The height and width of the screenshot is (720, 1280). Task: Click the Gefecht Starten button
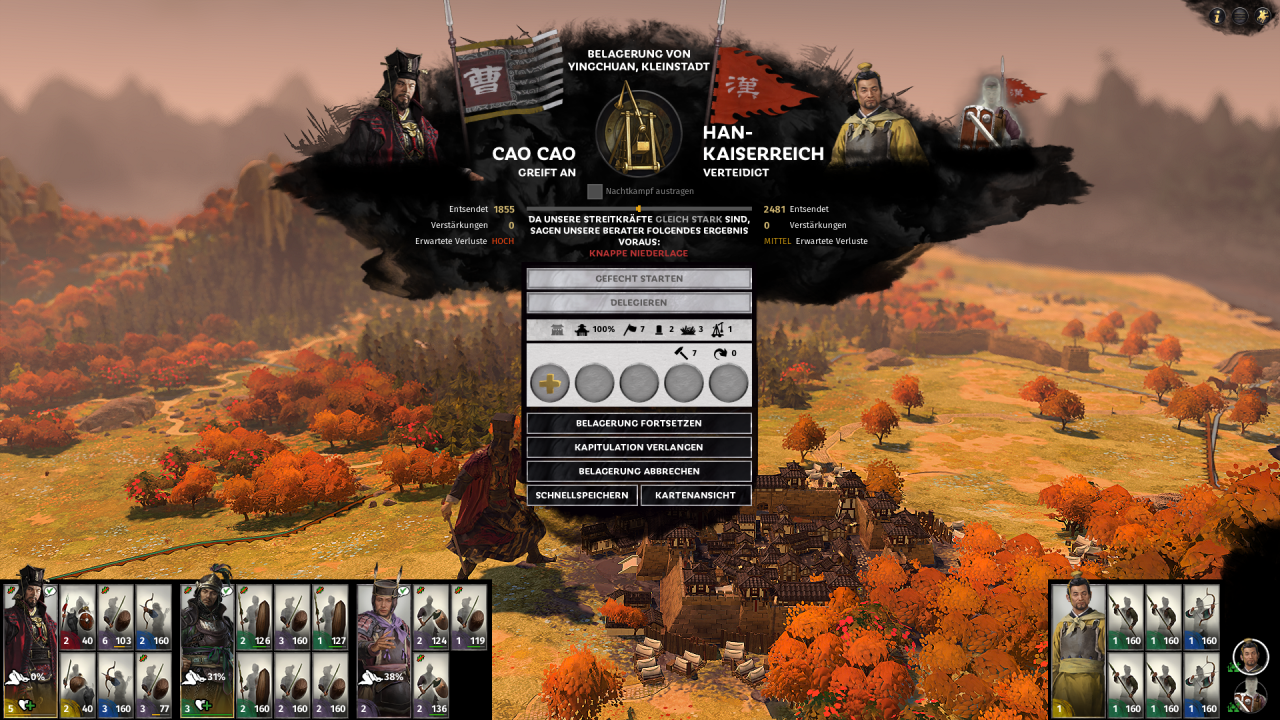[639, 279]
